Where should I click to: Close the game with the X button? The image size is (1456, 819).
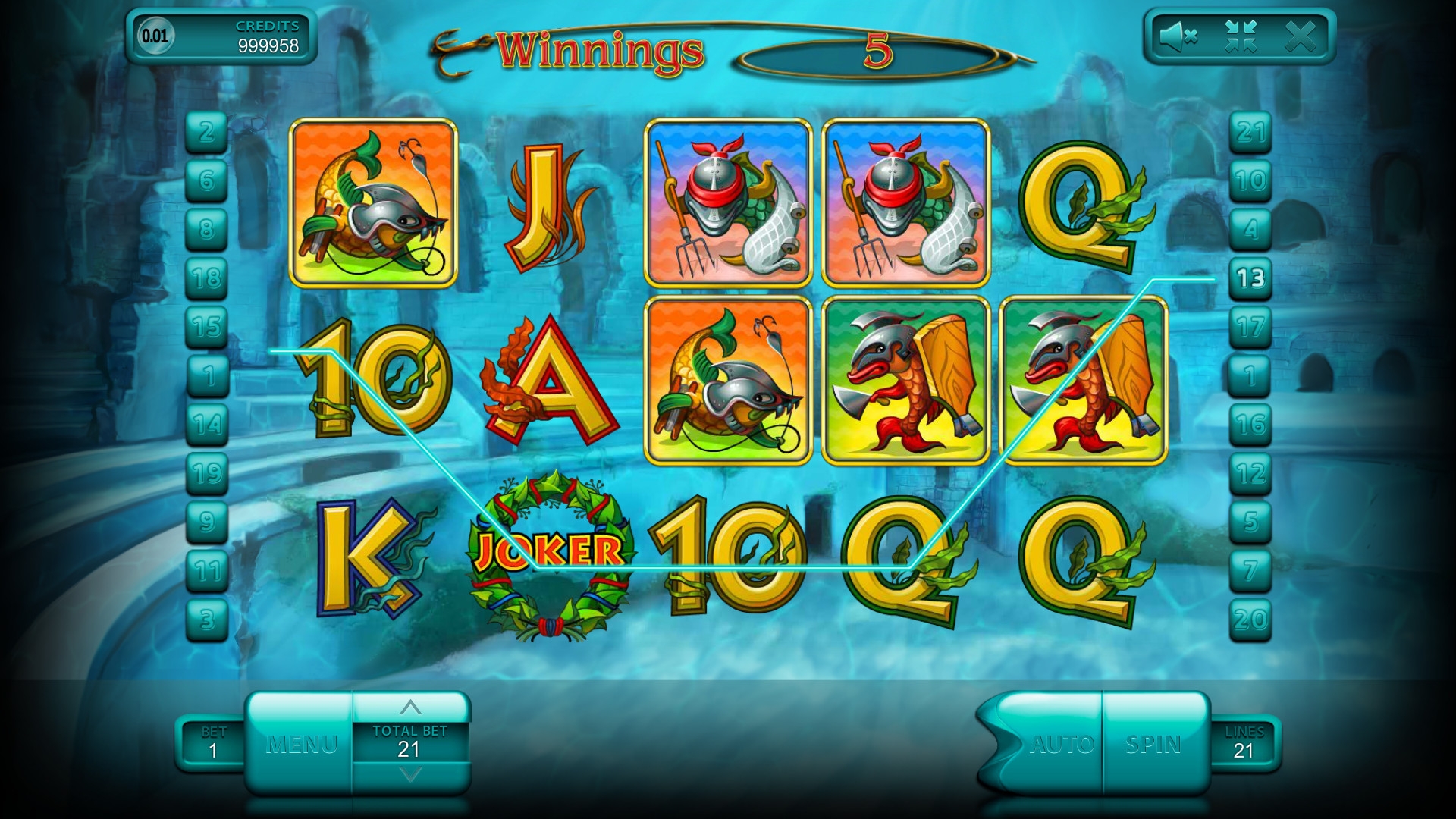click(1301, 36)
